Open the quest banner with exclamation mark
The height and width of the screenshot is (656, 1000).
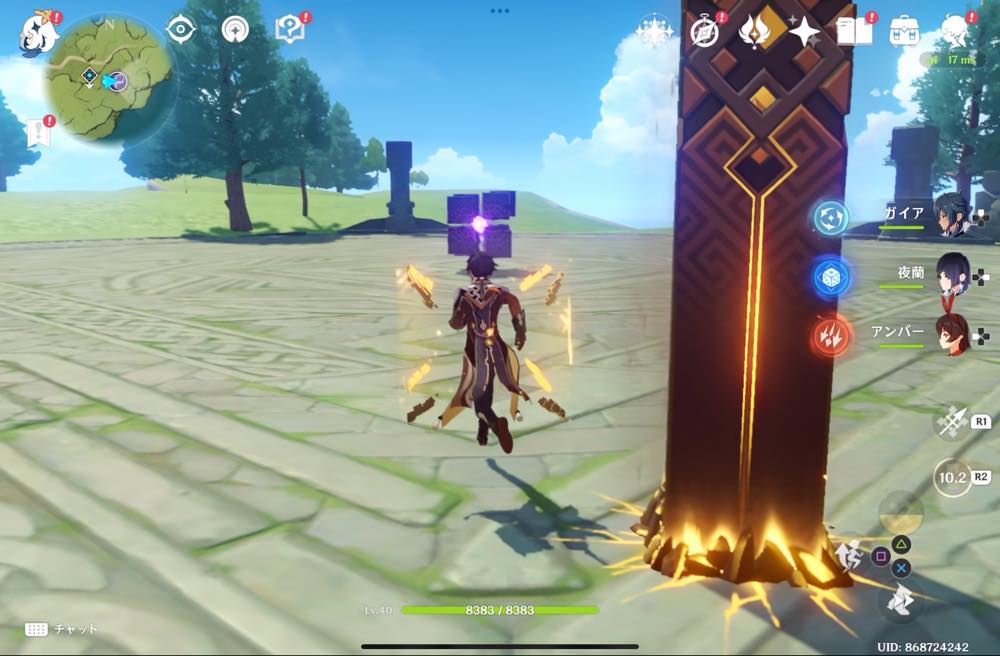[38, 132]
